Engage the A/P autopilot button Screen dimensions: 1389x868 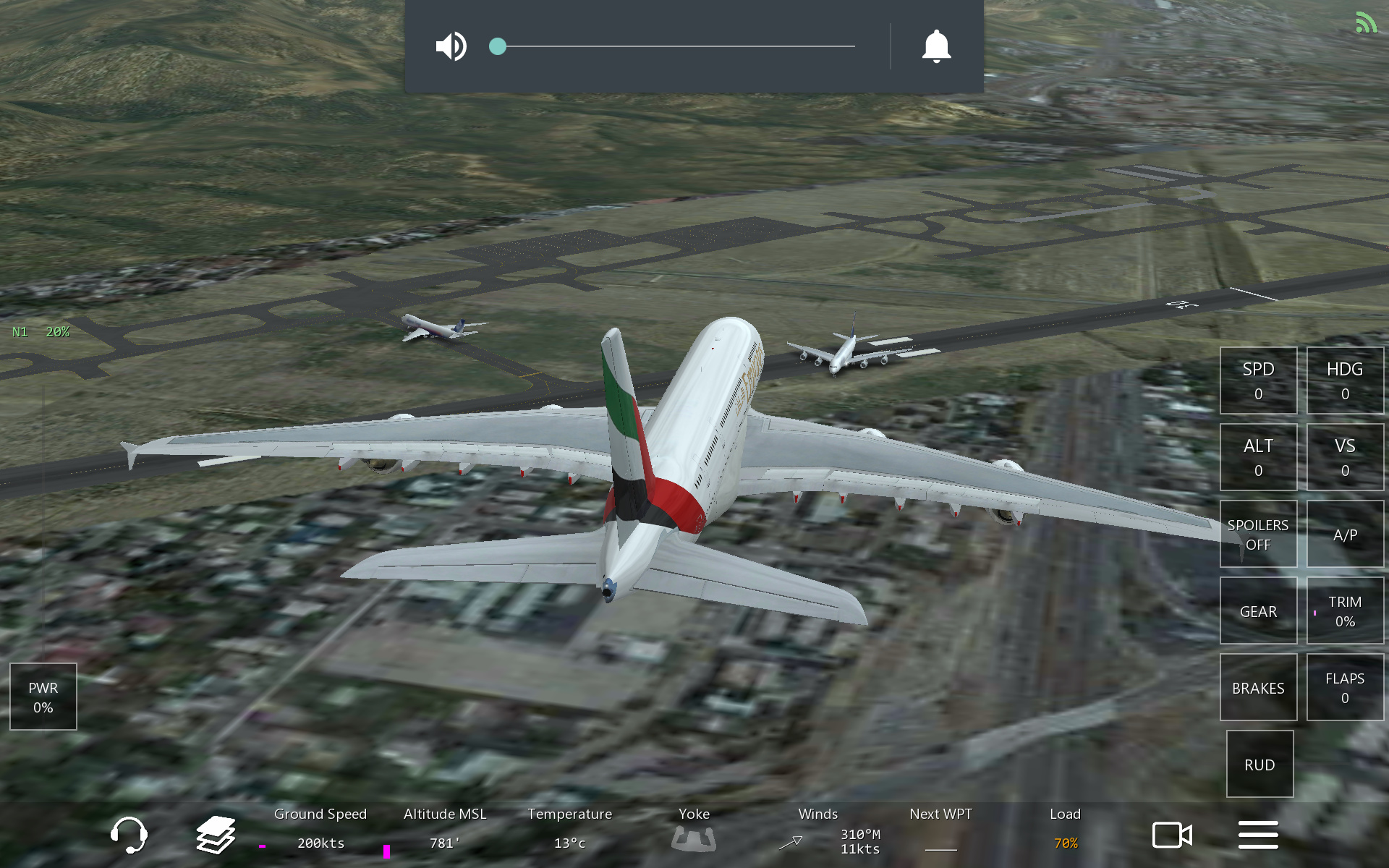pos(1345,534)
